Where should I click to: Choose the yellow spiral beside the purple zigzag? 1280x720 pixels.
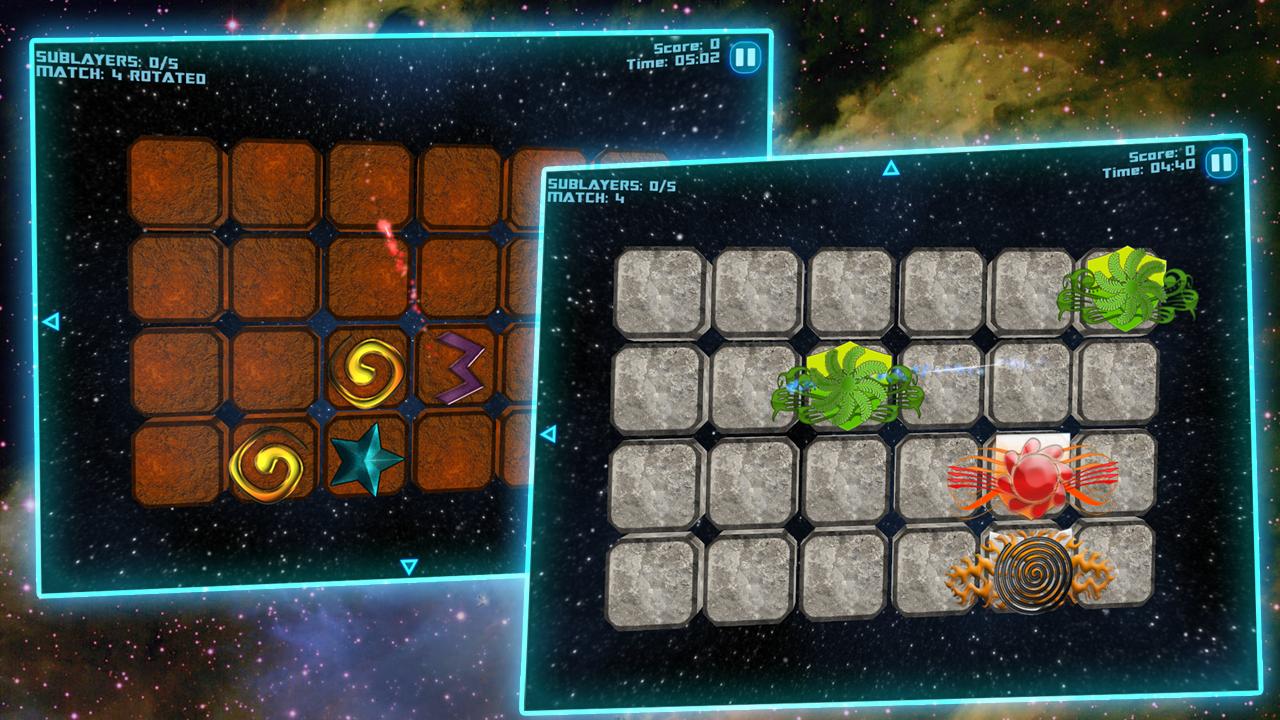pos(366,369)
